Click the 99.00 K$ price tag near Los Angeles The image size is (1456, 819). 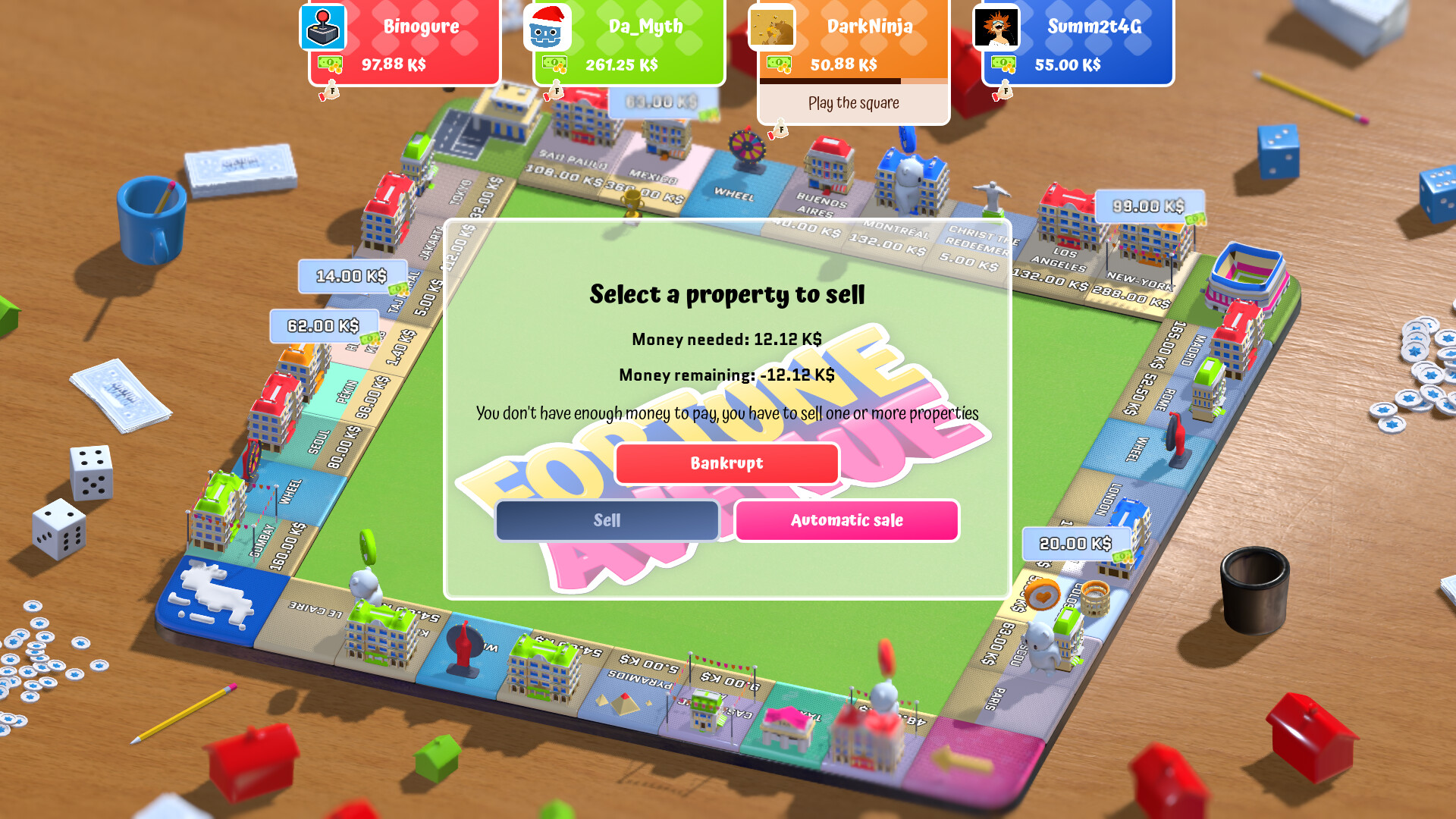click(x=1150, y=205)
